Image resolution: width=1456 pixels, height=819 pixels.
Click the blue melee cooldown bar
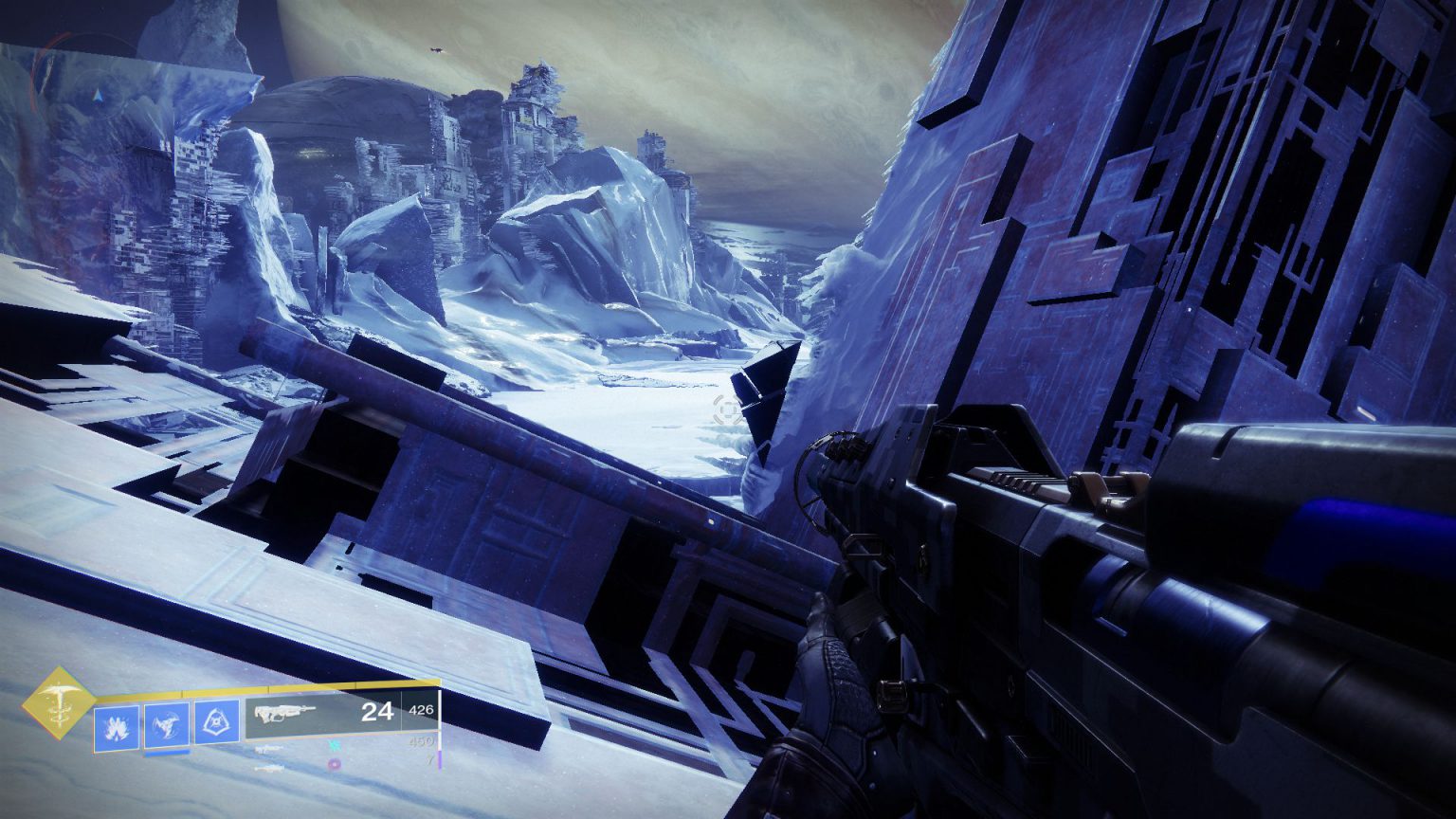(x=165, y=753)
